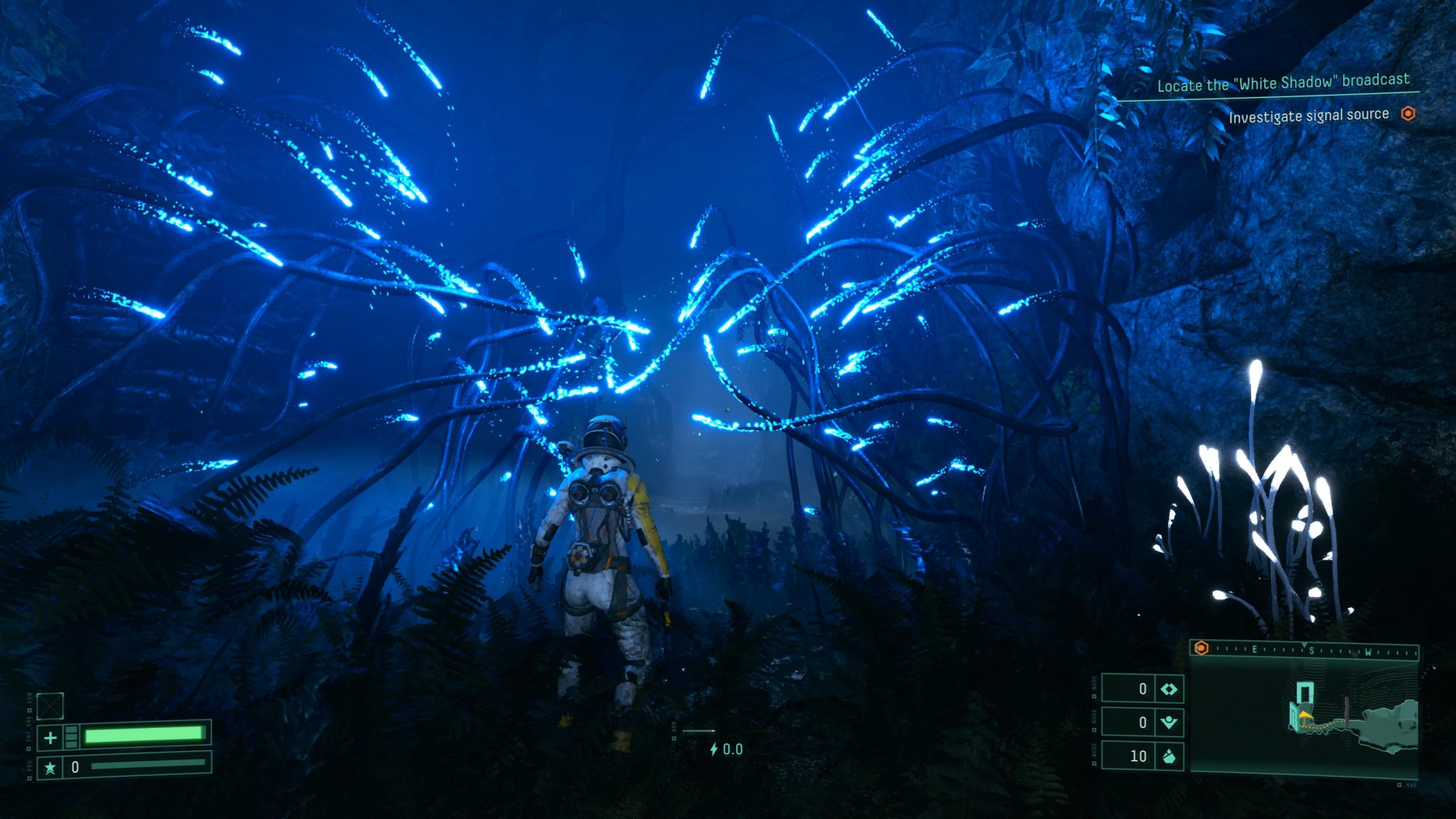The height and width of the screenshot is (819, 1456).
Task: Click the 'S' direction marker on the compass
Action: (1312, 651)
